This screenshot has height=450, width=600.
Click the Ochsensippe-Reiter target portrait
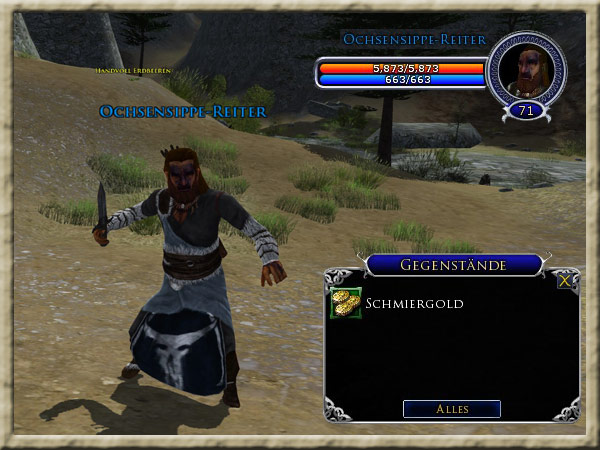click(525, 68)
